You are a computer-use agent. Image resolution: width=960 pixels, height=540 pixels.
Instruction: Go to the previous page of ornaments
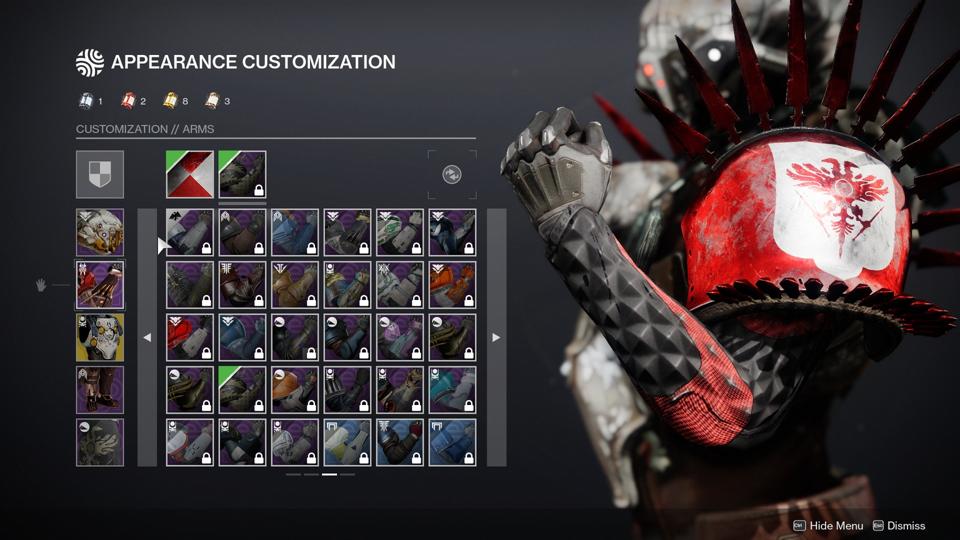pyautogui.click(x=147, y=338)
